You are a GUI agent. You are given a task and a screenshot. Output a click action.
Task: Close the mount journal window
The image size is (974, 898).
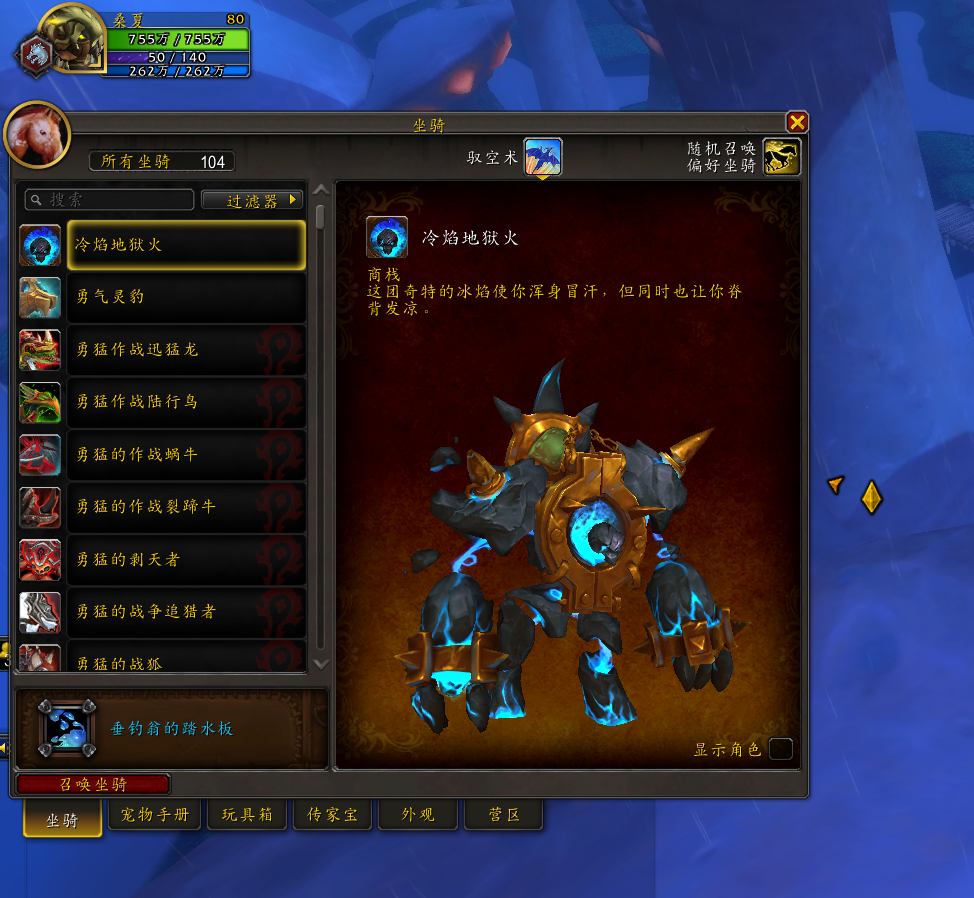tap(797, 123)
